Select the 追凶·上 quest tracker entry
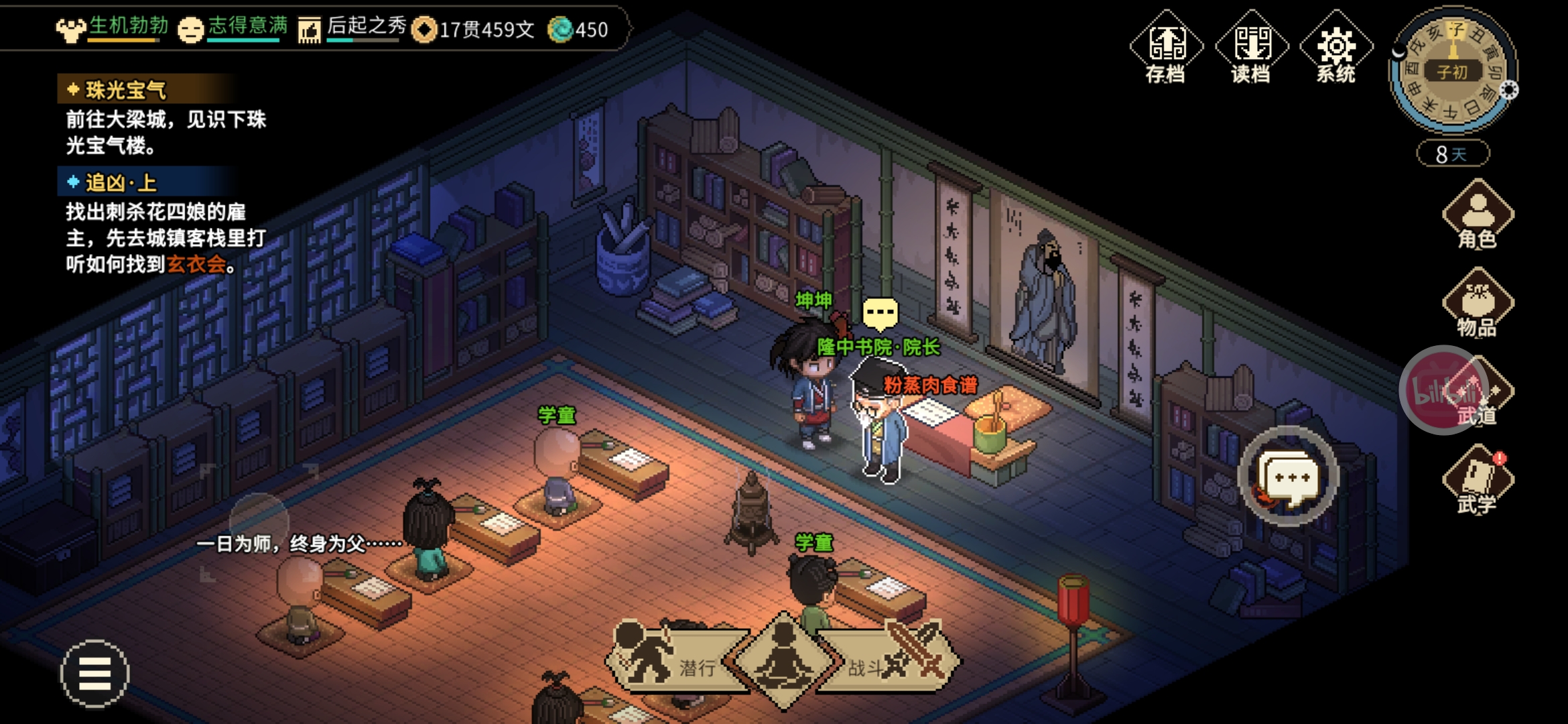The image size is (1568, 724). [121, 182]
